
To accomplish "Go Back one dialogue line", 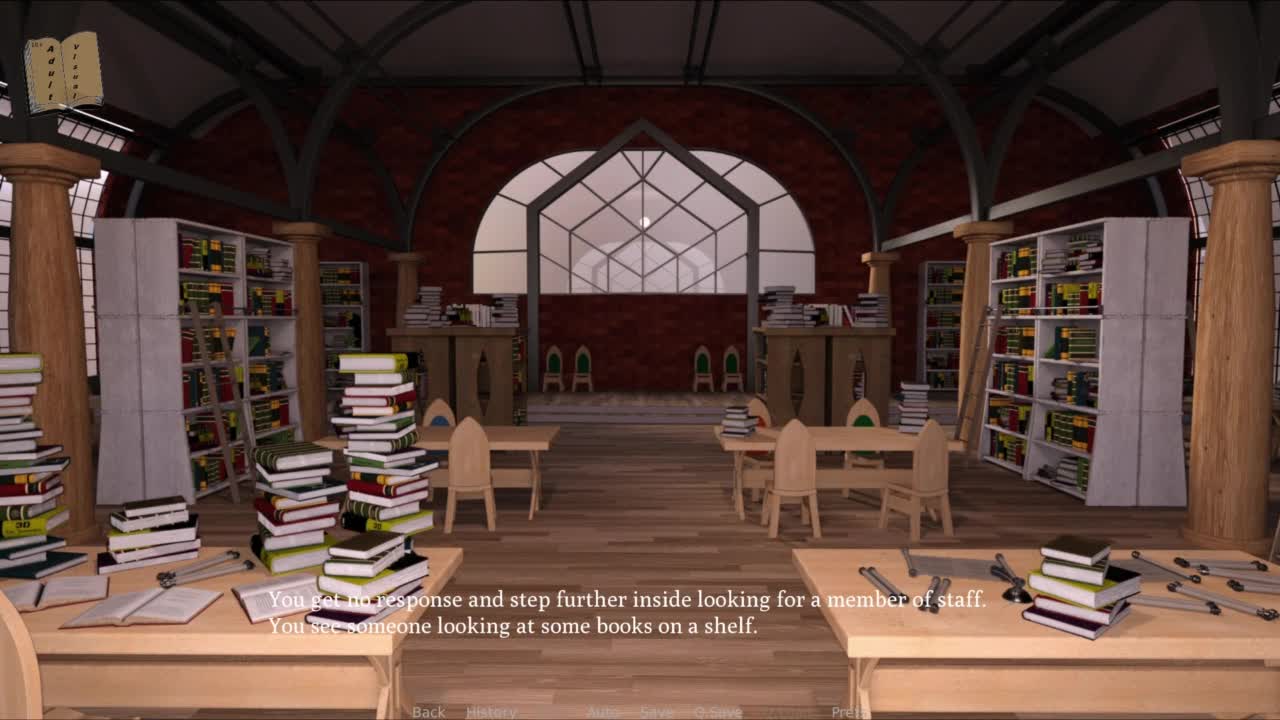I will 428,712.
